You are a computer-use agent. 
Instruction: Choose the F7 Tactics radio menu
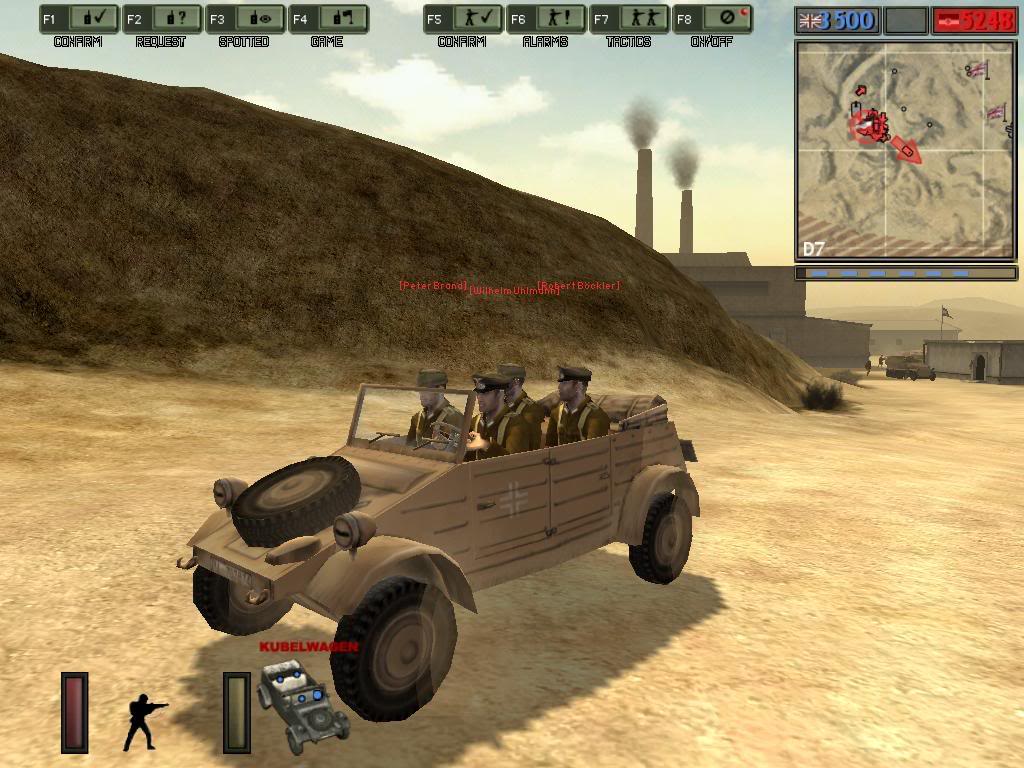coord(629,18)
